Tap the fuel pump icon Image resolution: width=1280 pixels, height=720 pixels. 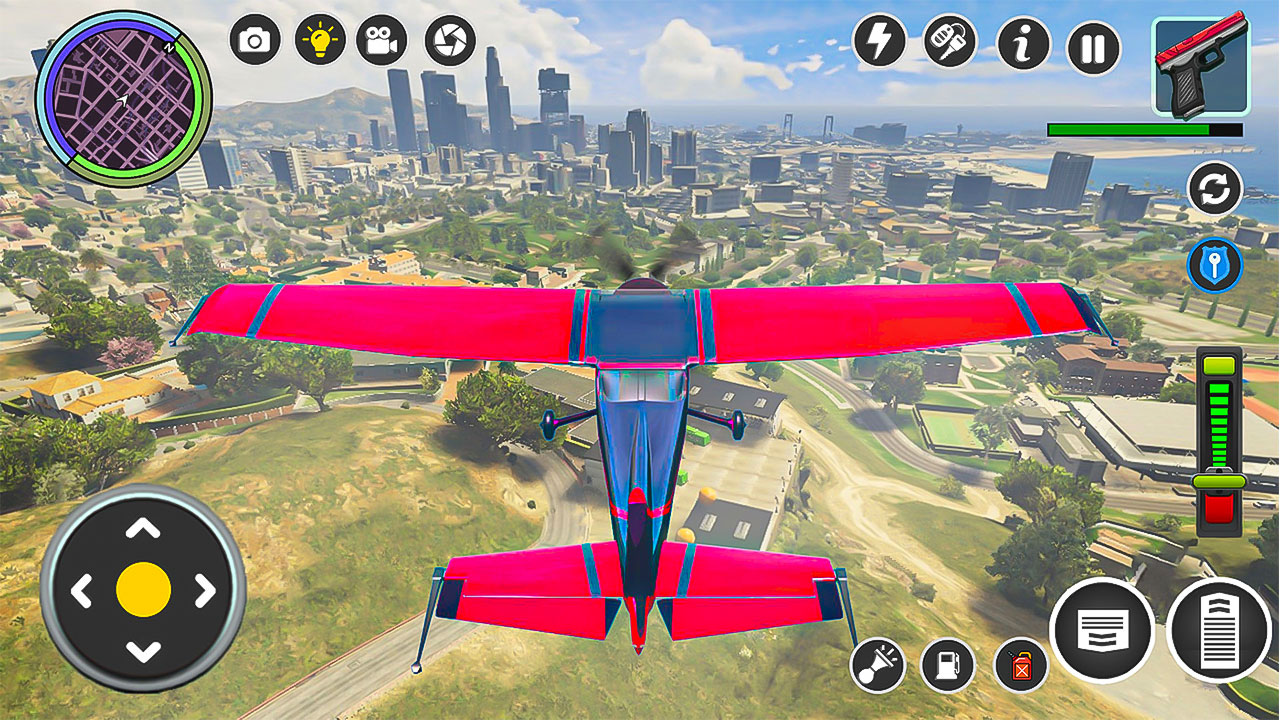[947, 664]
